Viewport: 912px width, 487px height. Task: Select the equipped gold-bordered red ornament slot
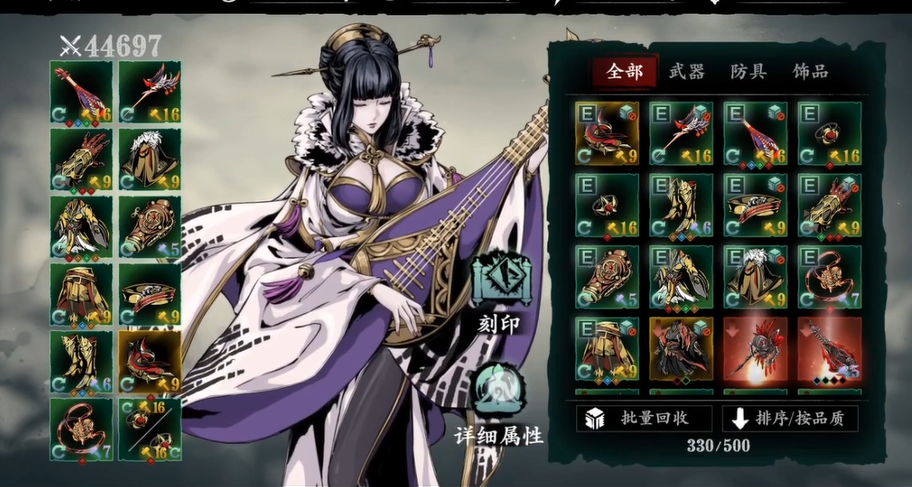[150, 360]
